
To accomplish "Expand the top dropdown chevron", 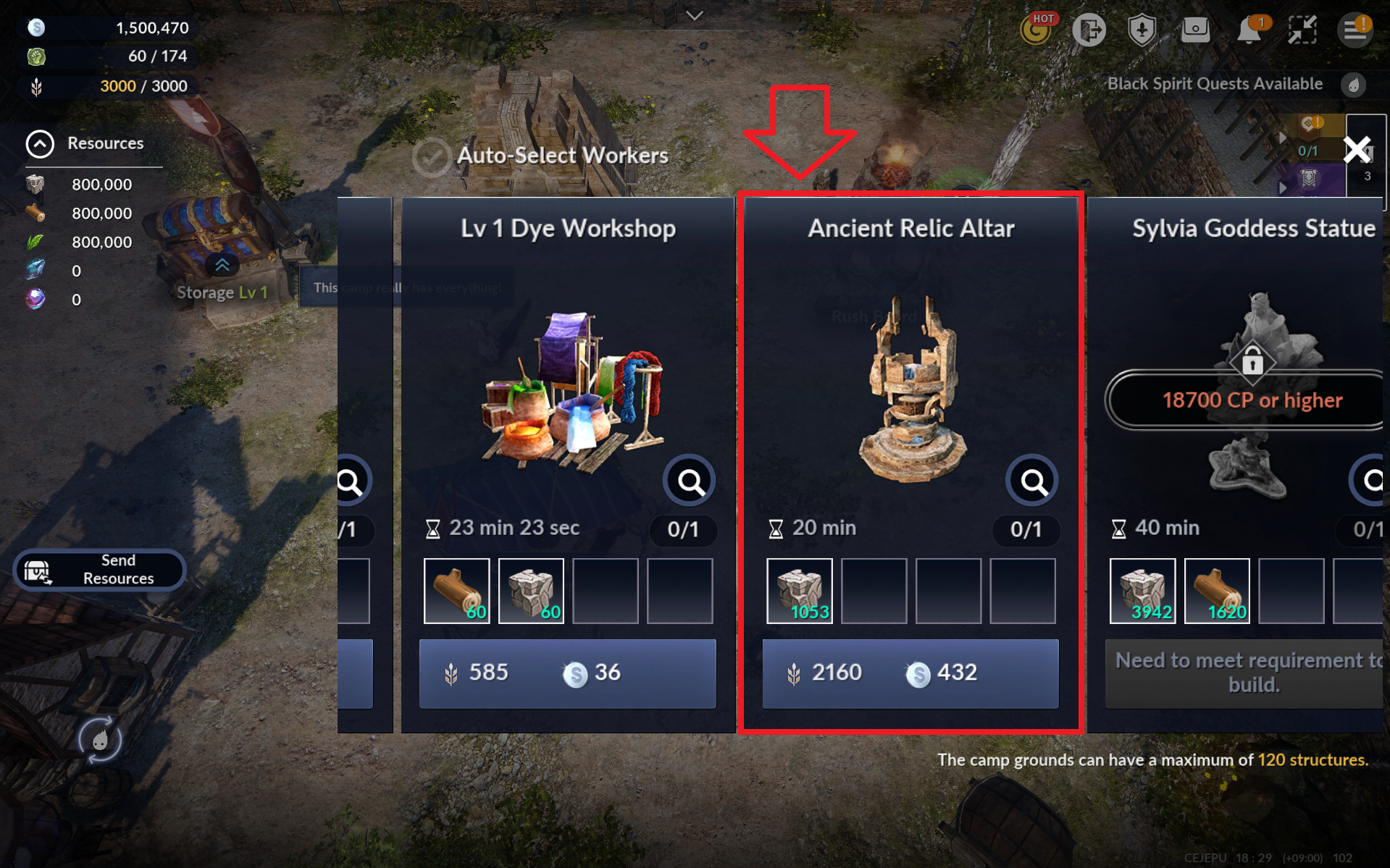I will (x=695, y=15).
